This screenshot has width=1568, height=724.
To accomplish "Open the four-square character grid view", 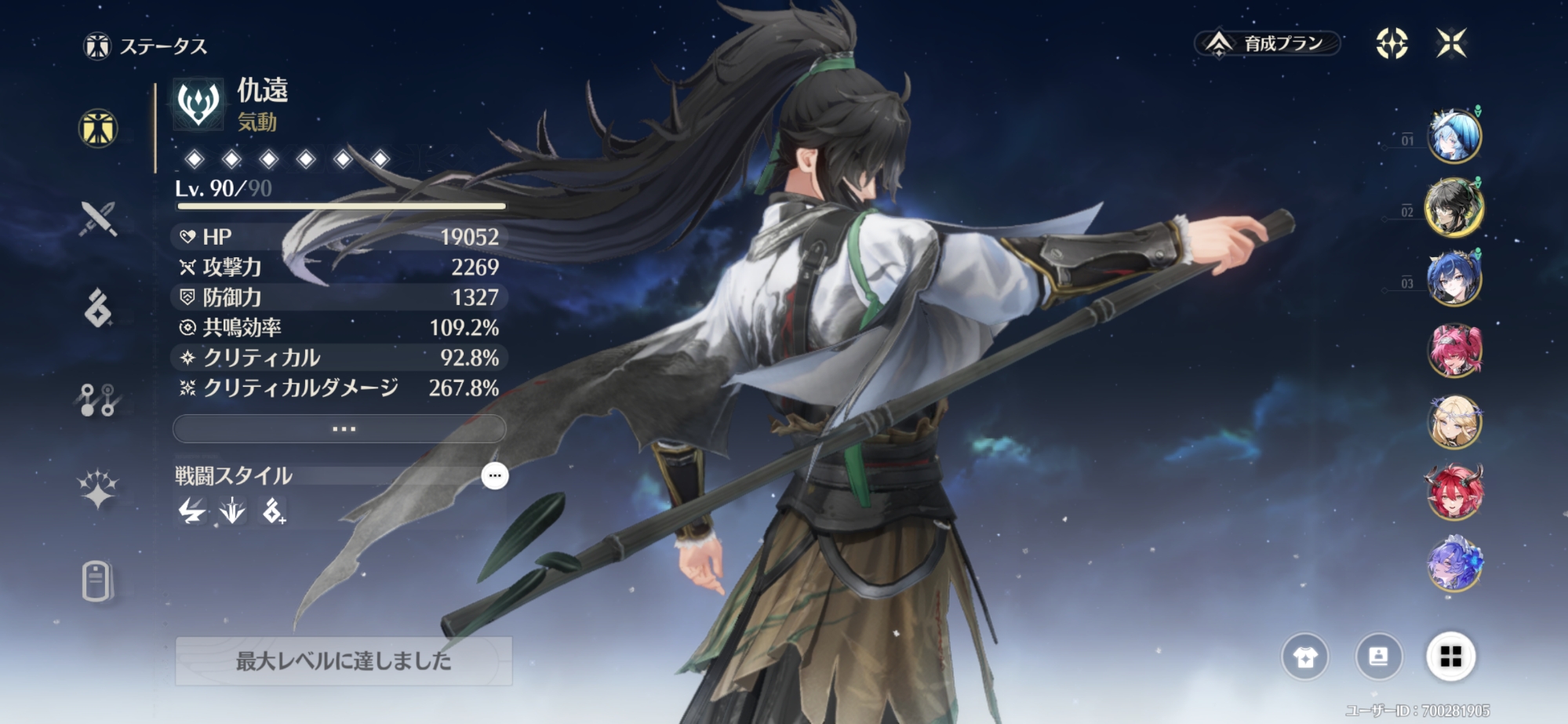I will [1450, 657].
